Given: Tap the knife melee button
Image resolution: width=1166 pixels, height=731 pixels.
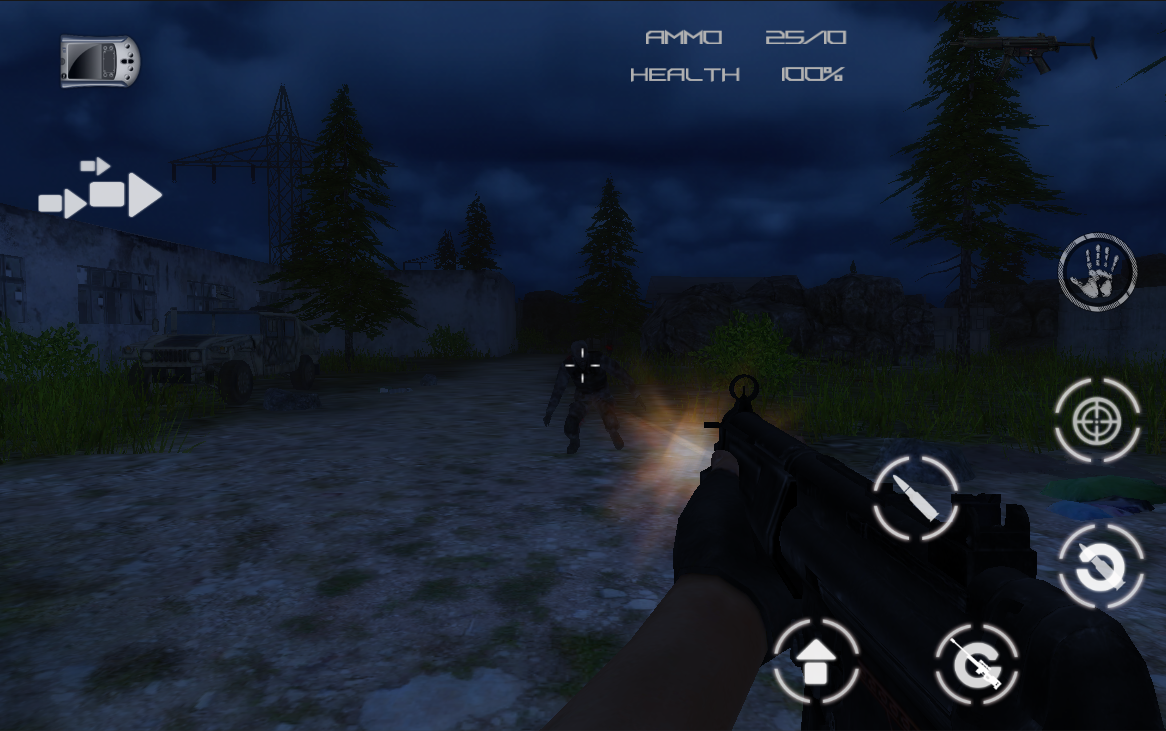Looking at the screenshot, I should (976, 663).
